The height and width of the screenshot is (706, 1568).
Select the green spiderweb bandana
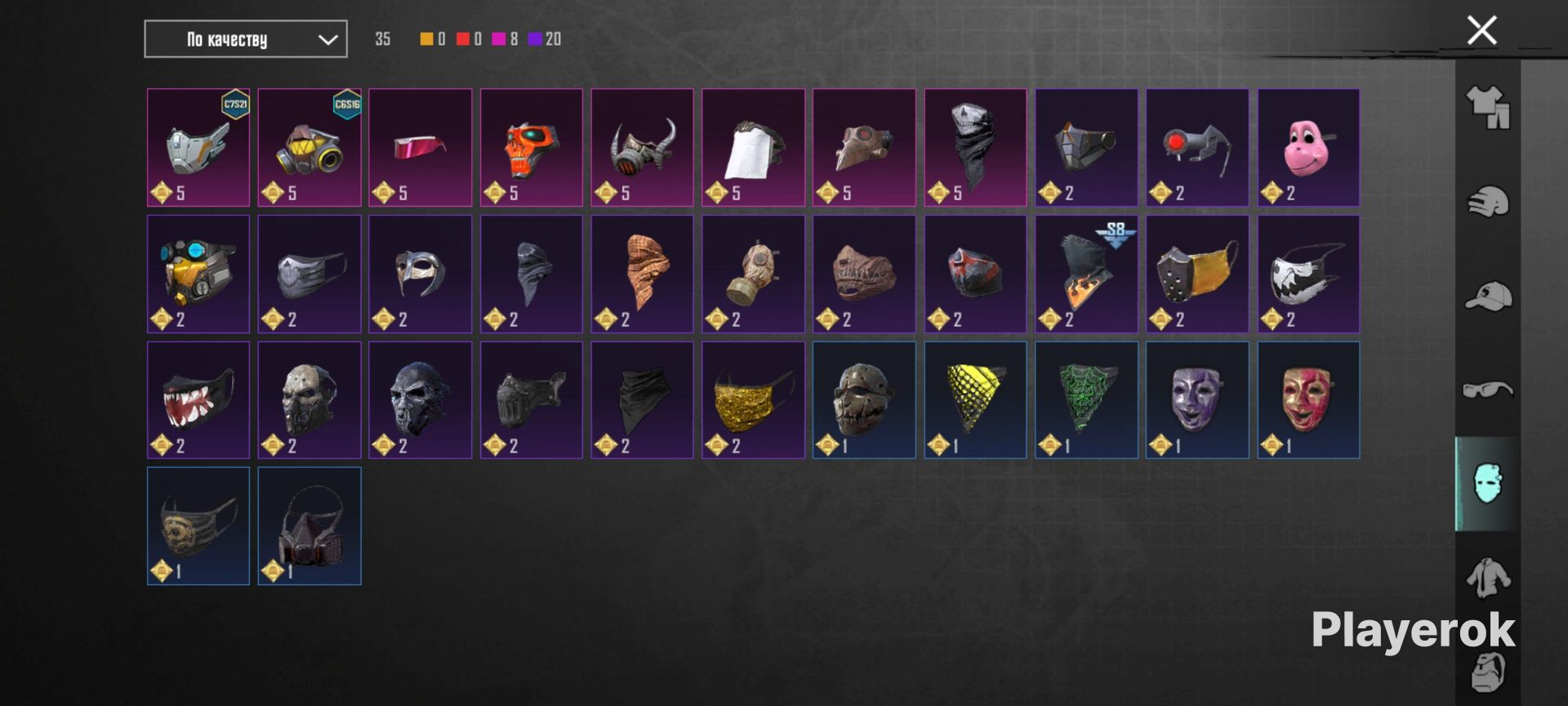click(x=1086, y=400)
